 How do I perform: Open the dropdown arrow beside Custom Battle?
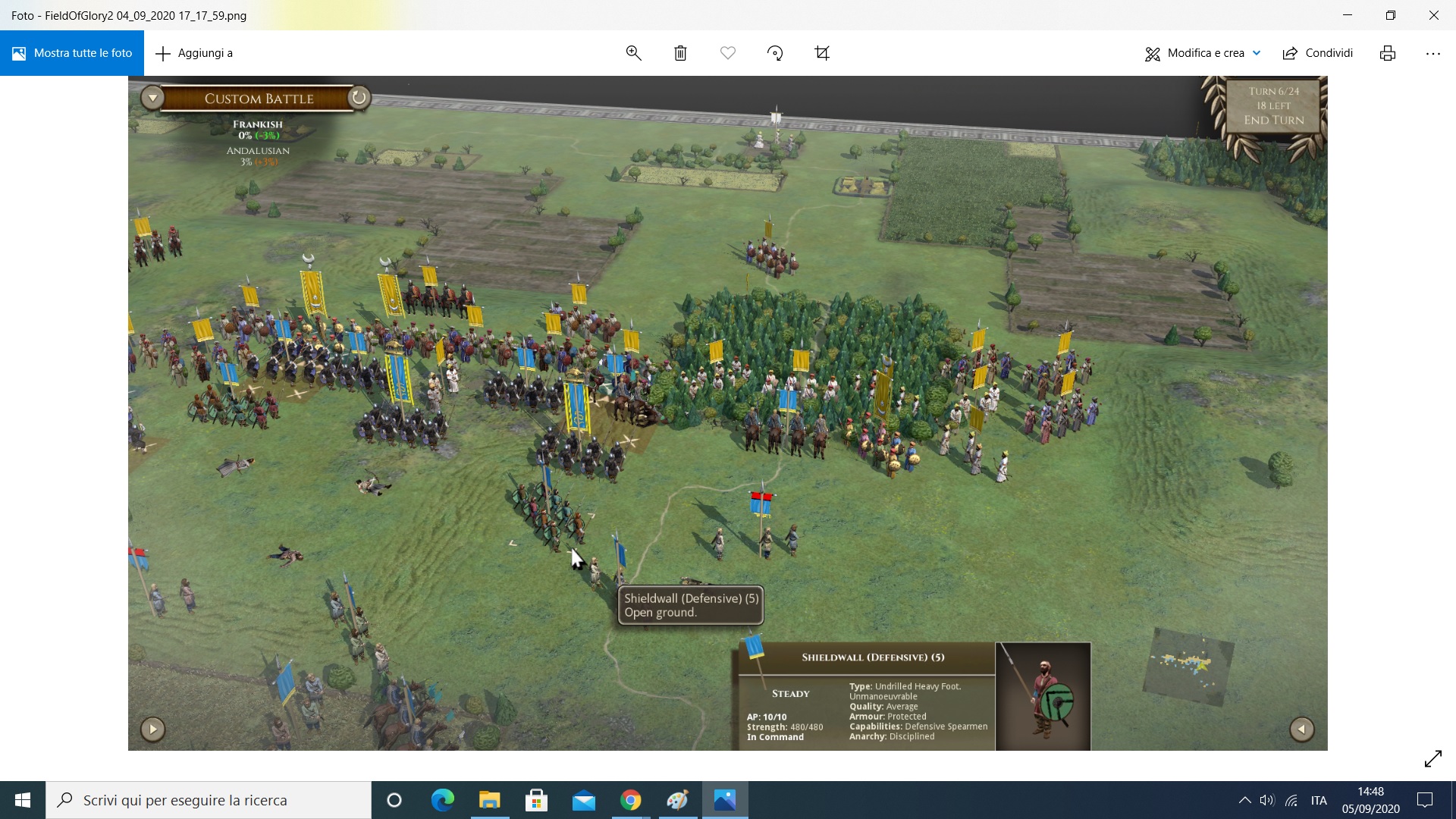(x=152, y=98)
